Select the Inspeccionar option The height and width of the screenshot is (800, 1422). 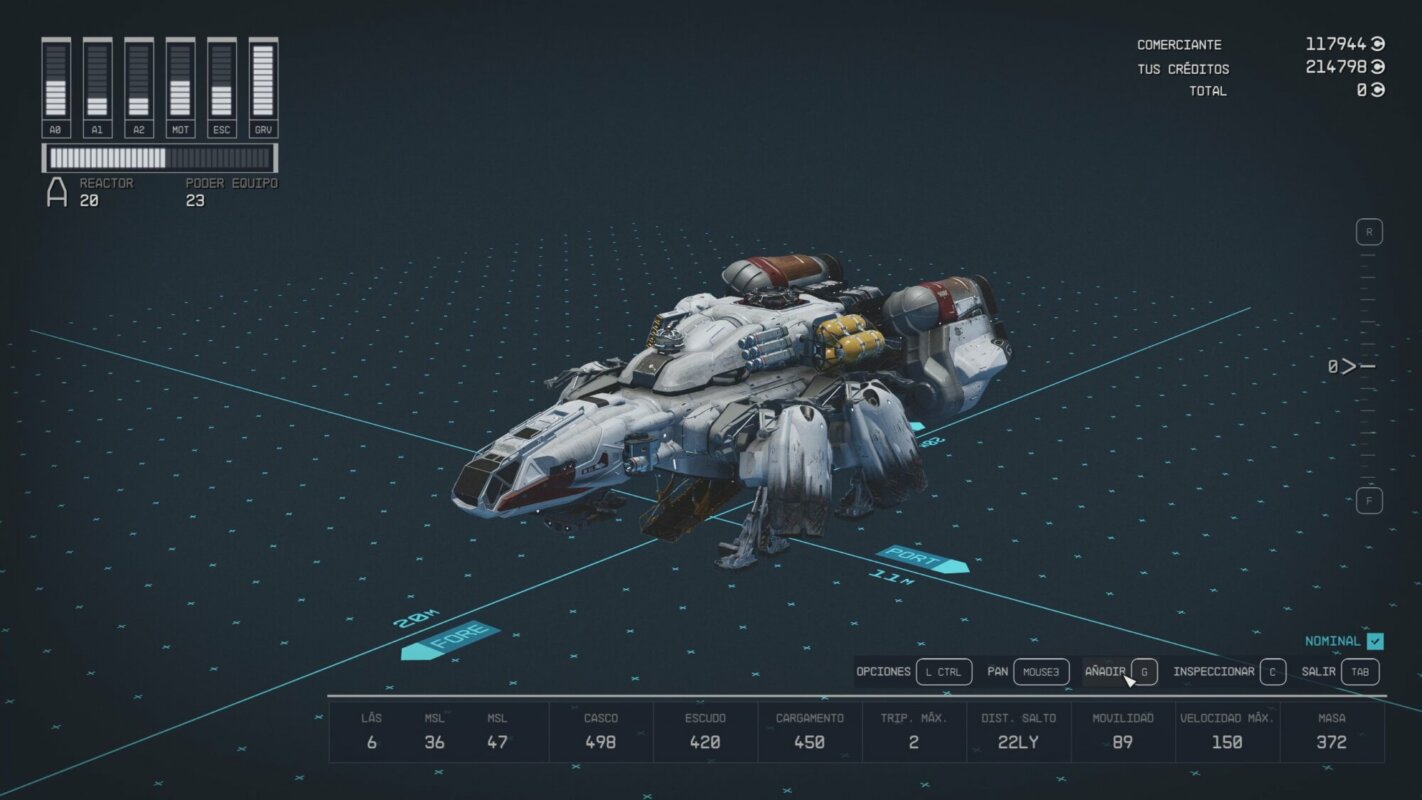tap(1228, 672)
